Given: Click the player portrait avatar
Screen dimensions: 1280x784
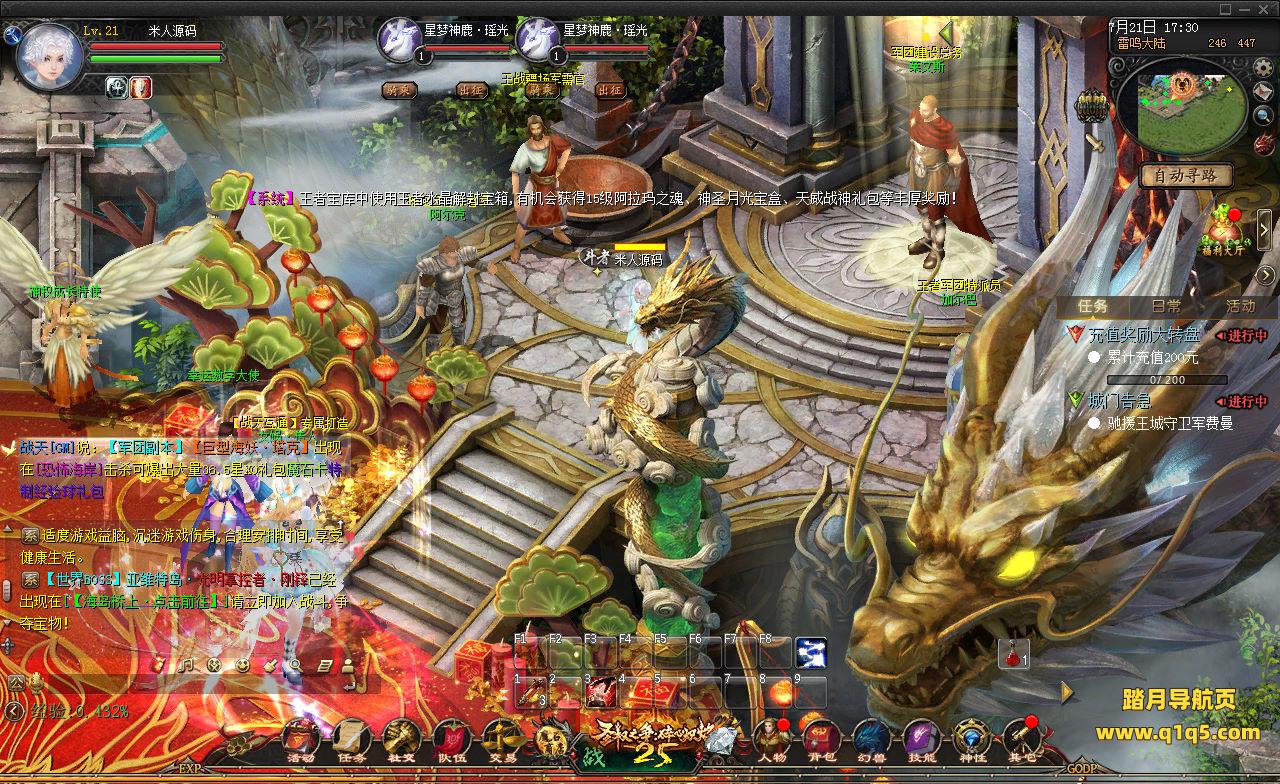Looking at the screenshot, I should point(49,58).
